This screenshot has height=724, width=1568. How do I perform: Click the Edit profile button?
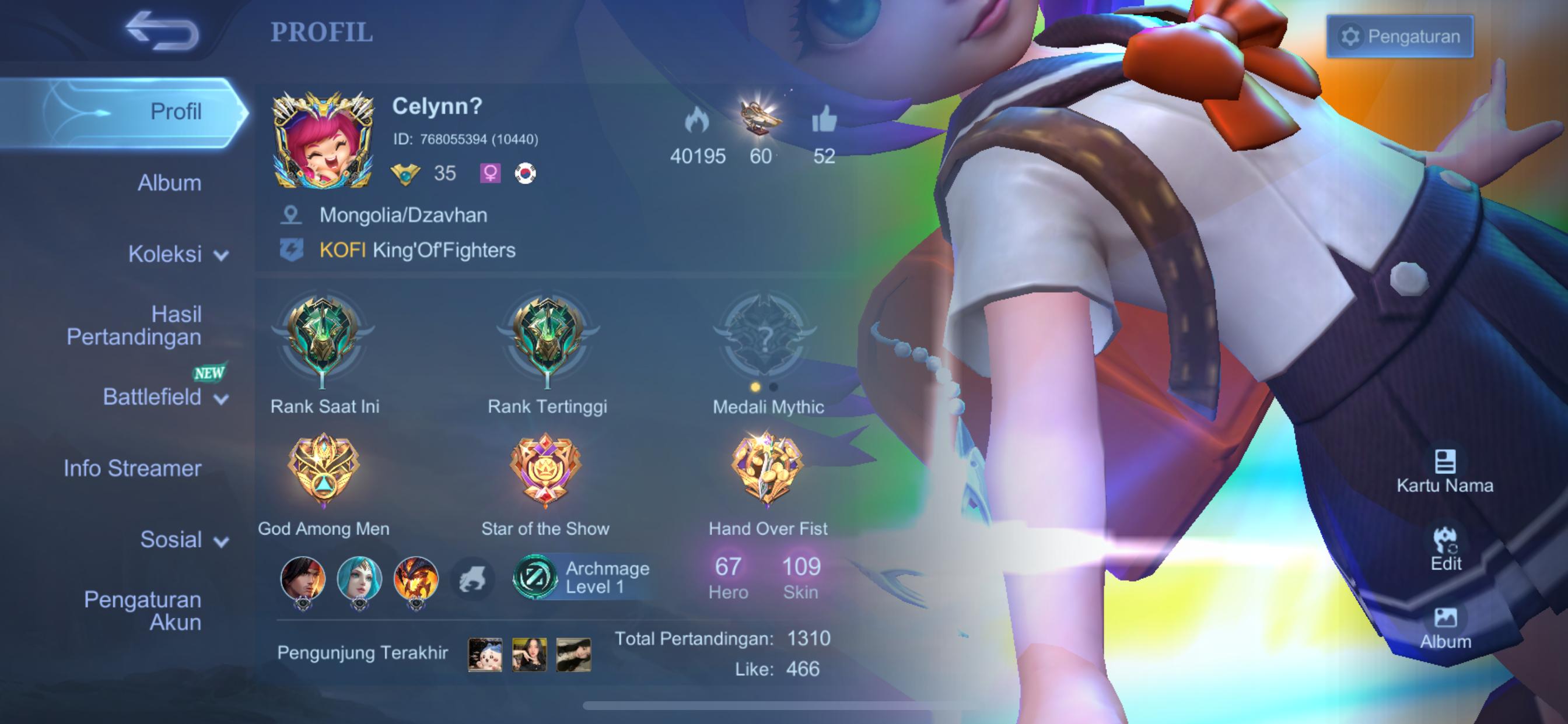tap(1445, 549)
